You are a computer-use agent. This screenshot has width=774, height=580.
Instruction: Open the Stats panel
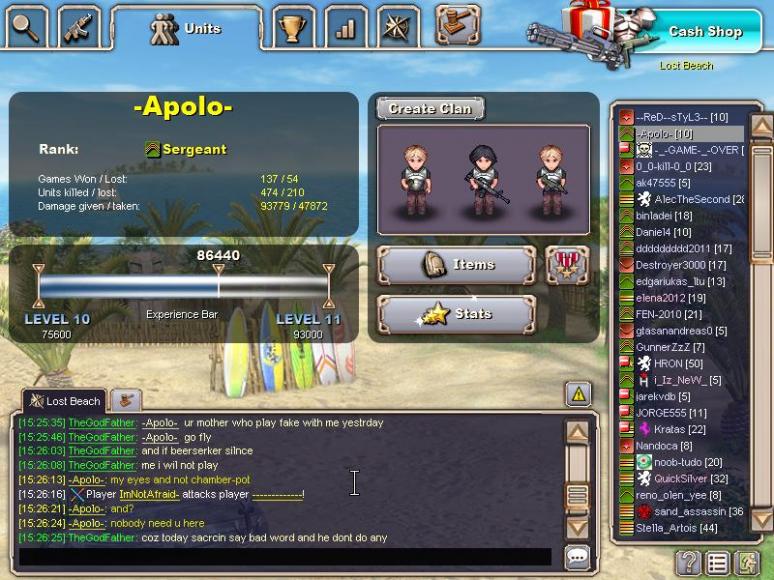[456, 314]
